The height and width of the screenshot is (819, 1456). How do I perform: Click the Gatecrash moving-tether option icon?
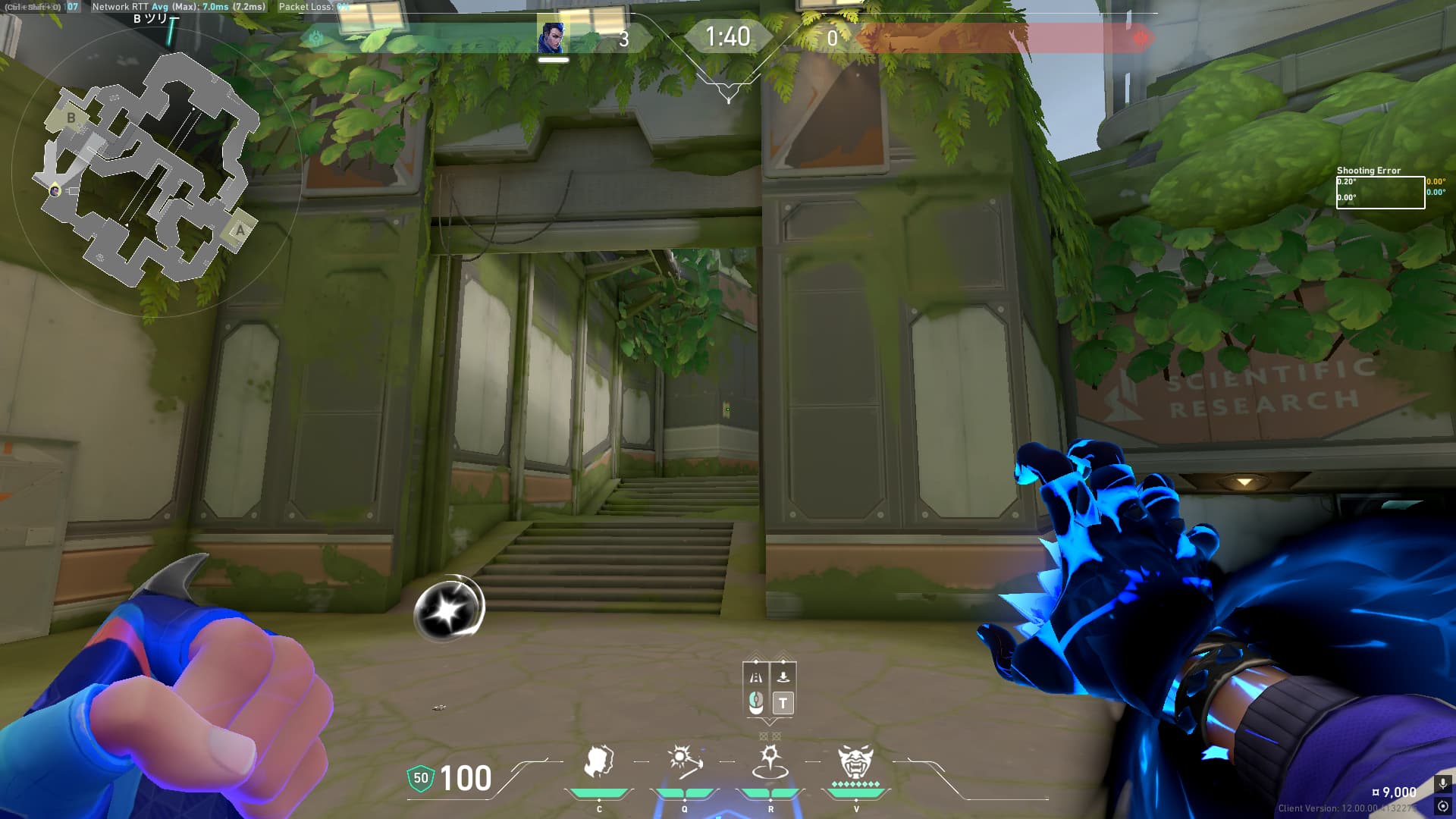[x=756, y=677]
